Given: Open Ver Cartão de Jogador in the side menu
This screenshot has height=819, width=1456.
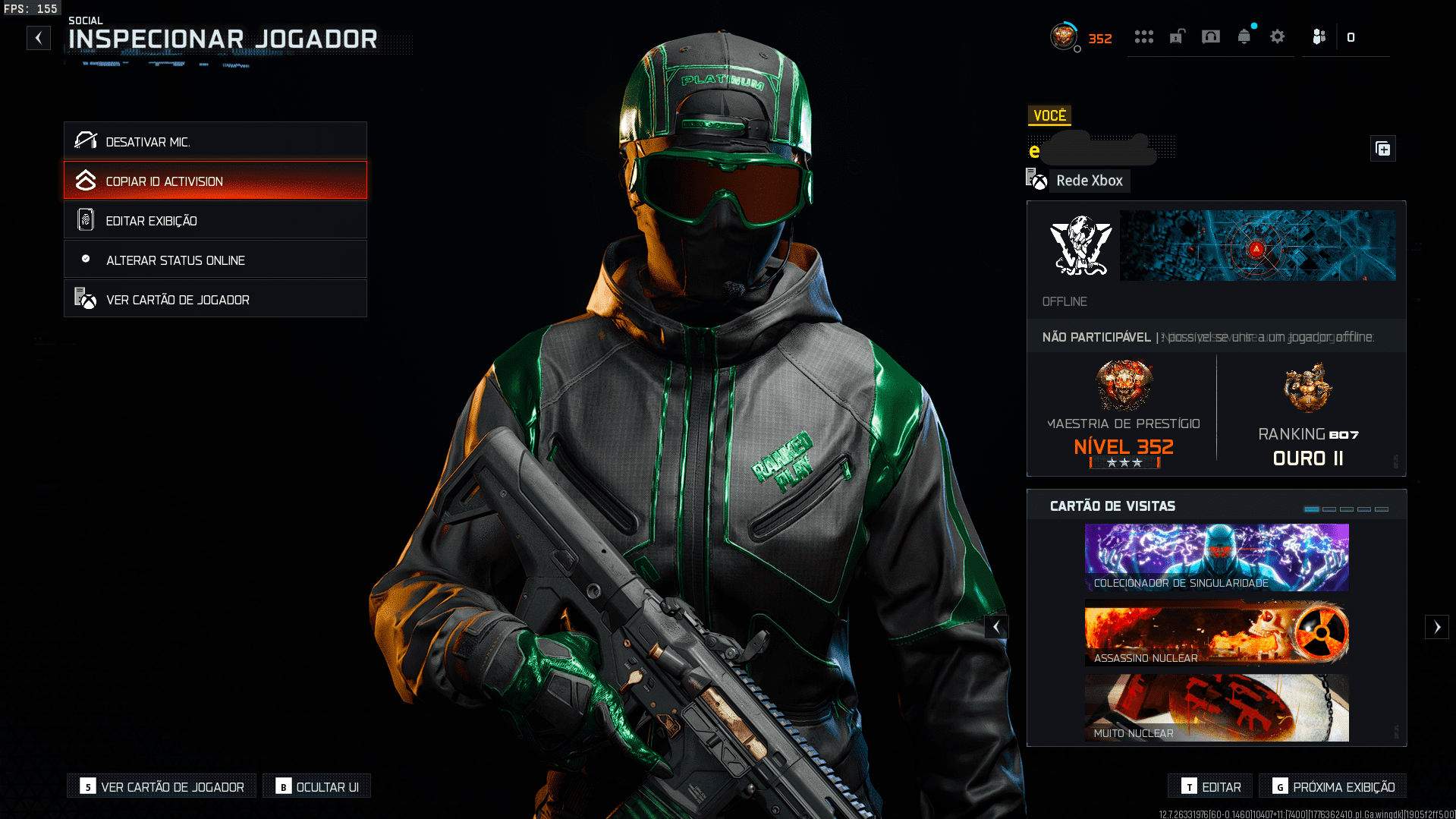Looking at the screenshot, I should click(x=215, y=299).
